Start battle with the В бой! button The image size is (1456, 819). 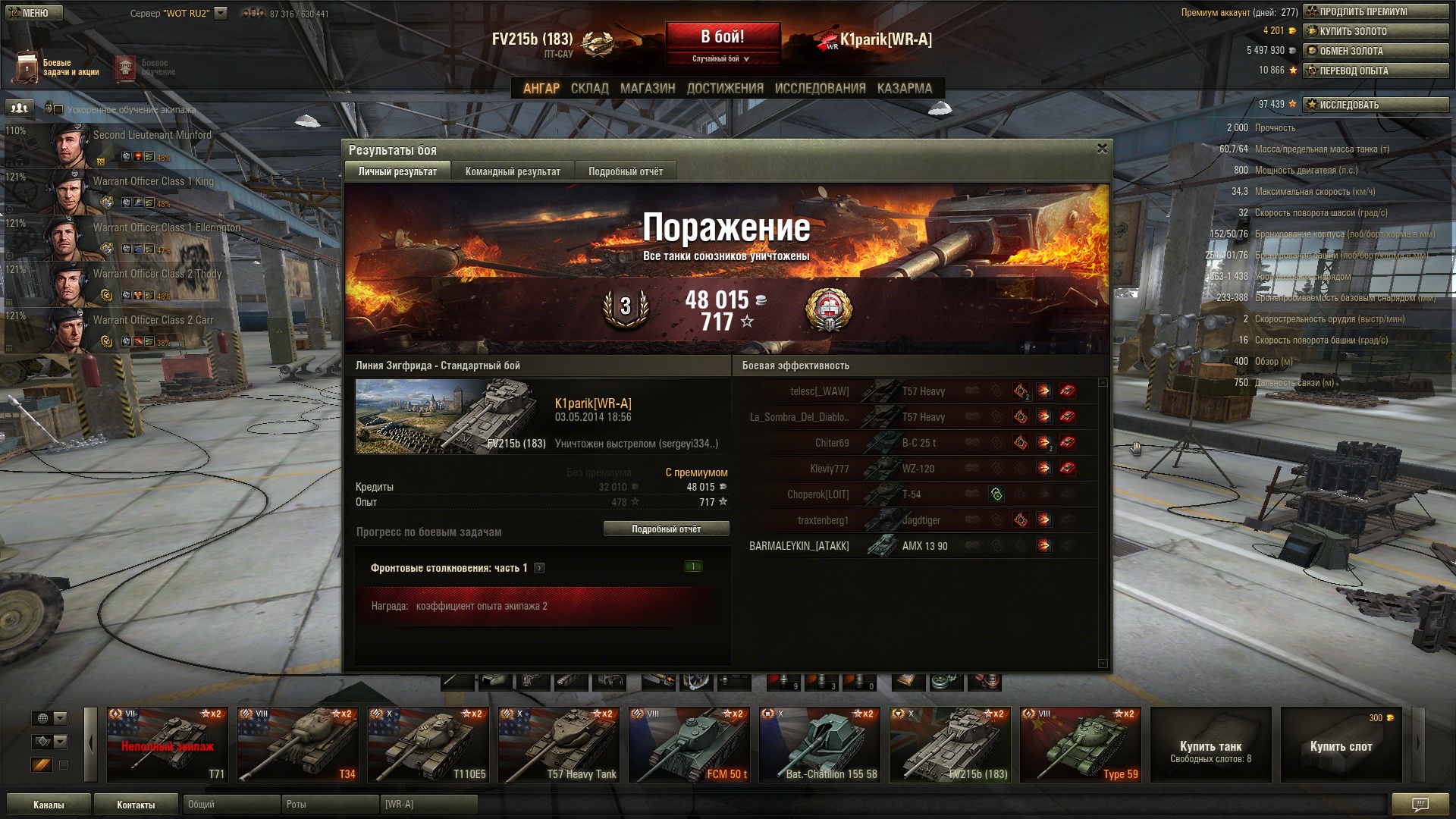722,37
